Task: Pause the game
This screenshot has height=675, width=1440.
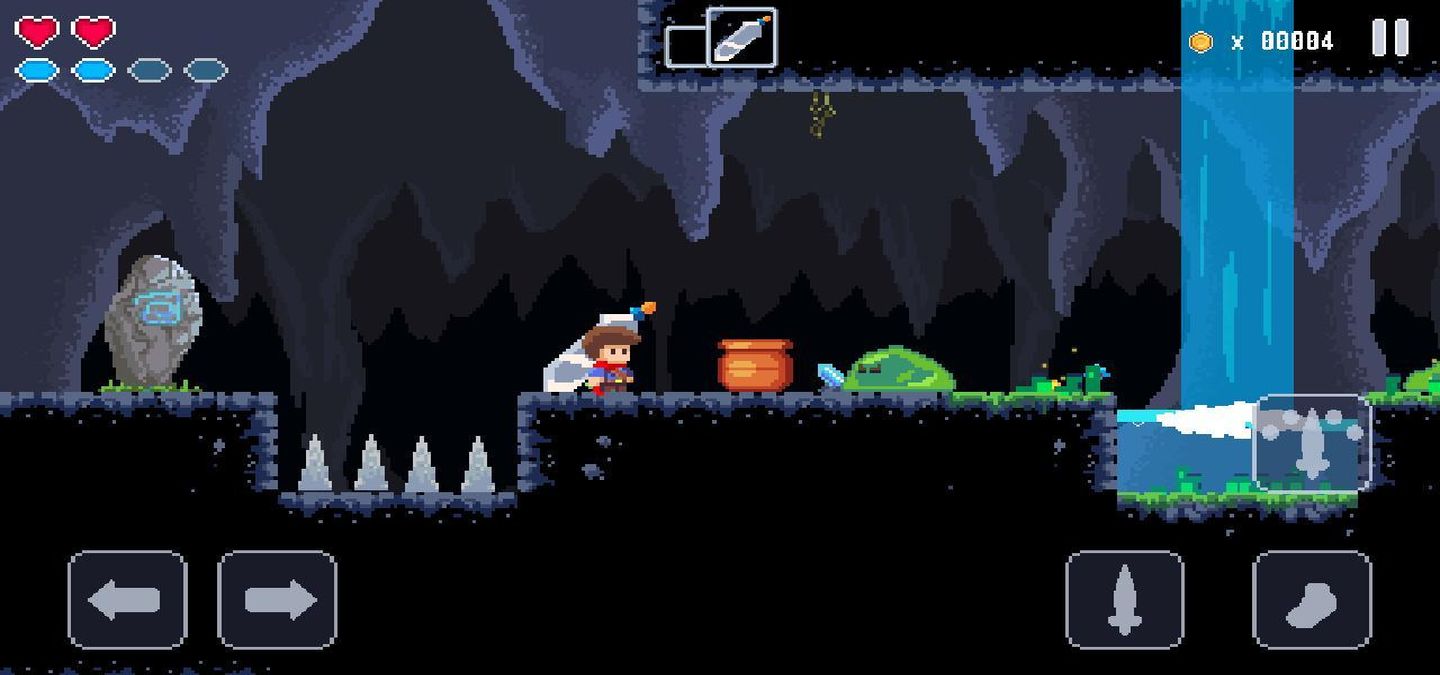Action: (1390, 38)
